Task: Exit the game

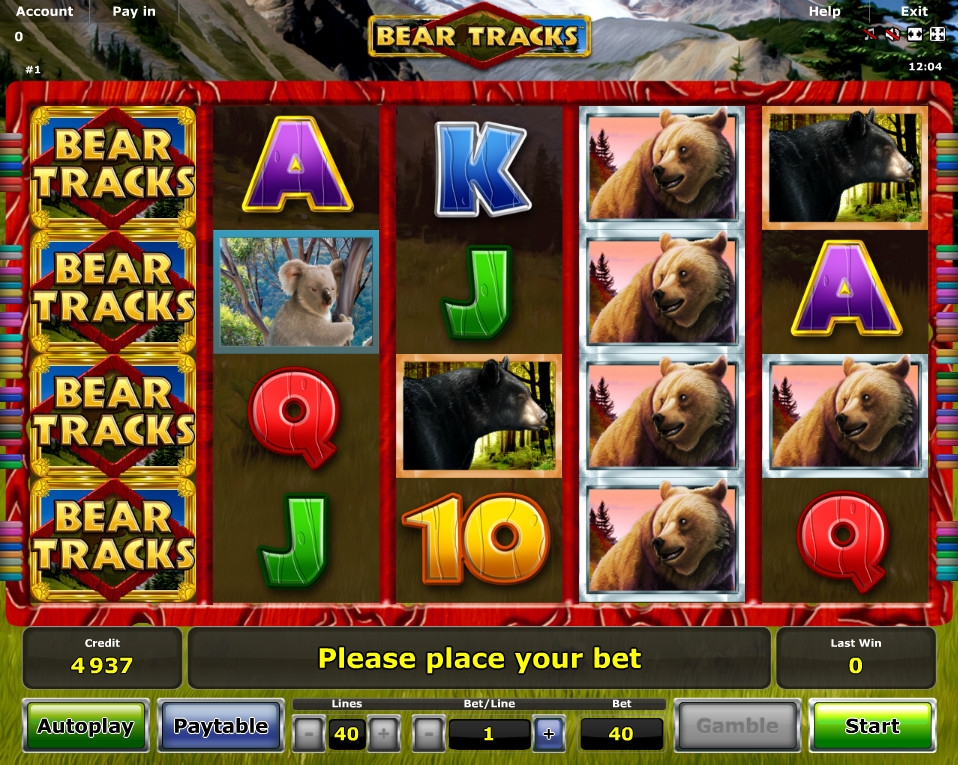Action: (914, 11)
